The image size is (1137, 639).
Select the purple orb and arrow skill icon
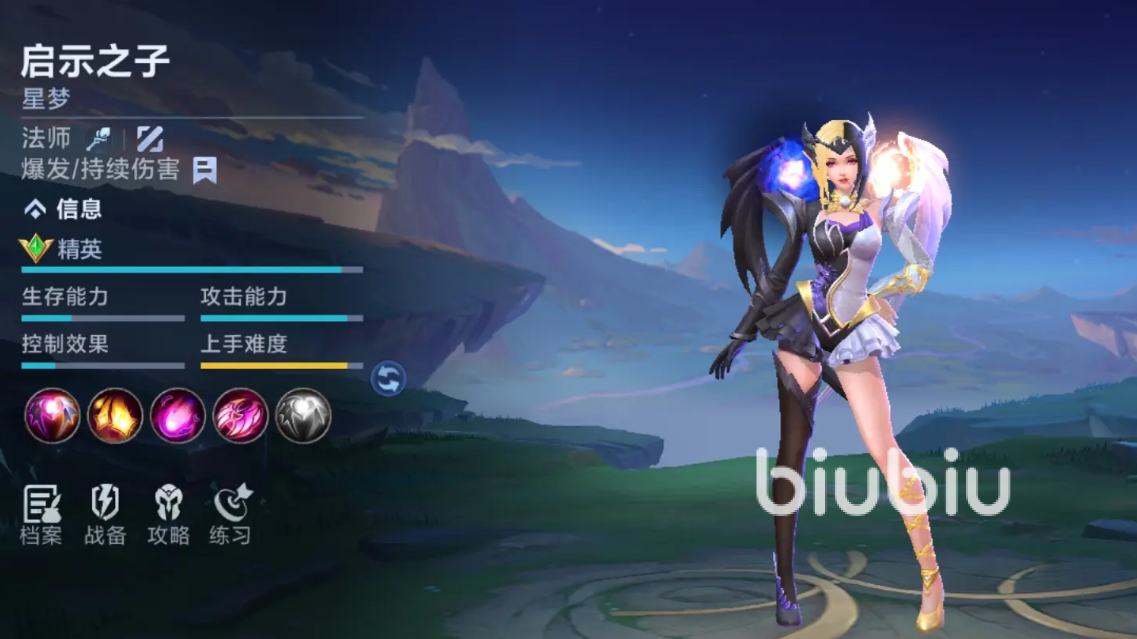[52, 416]
